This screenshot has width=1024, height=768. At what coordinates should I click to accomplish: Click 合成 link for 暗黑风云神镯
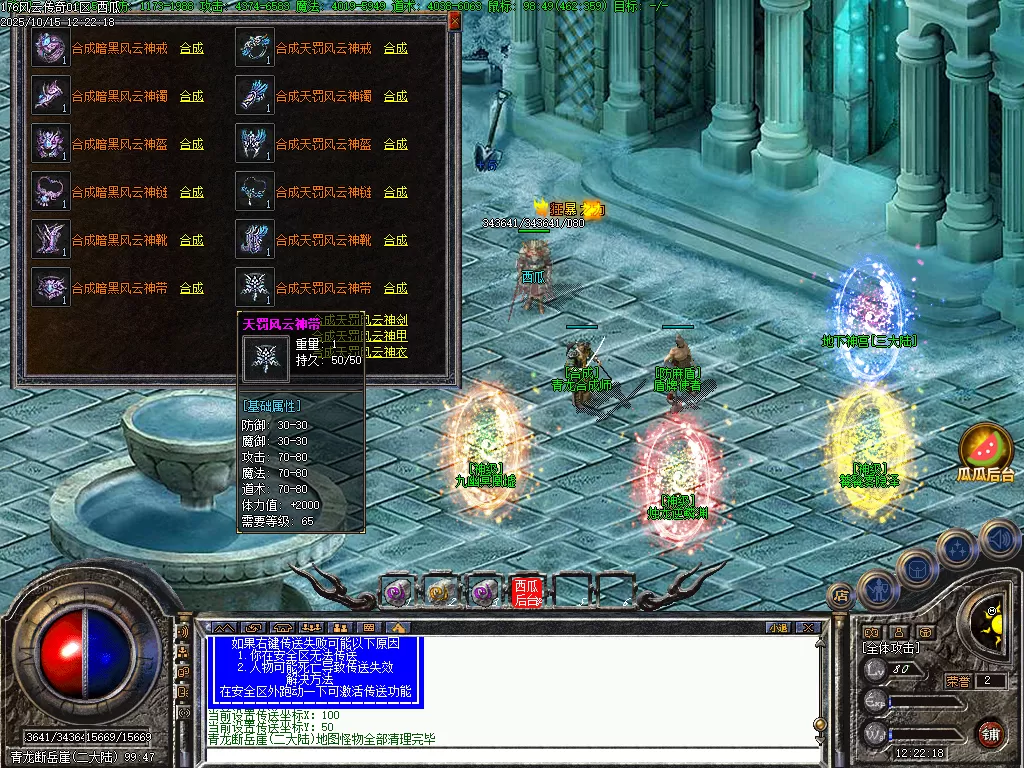[191, 96]
